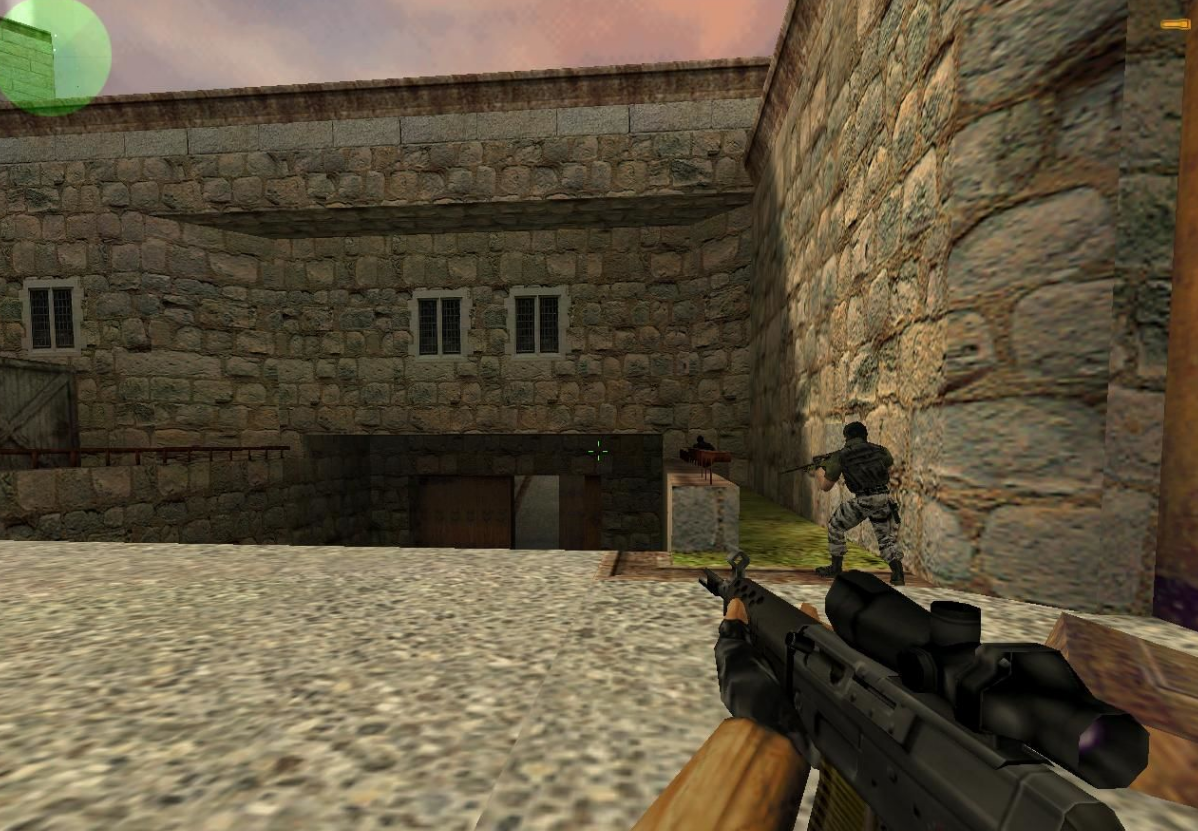The image size is (1198, 831).
Task: Click the green circular radar
Action: [x=52, y=52]
